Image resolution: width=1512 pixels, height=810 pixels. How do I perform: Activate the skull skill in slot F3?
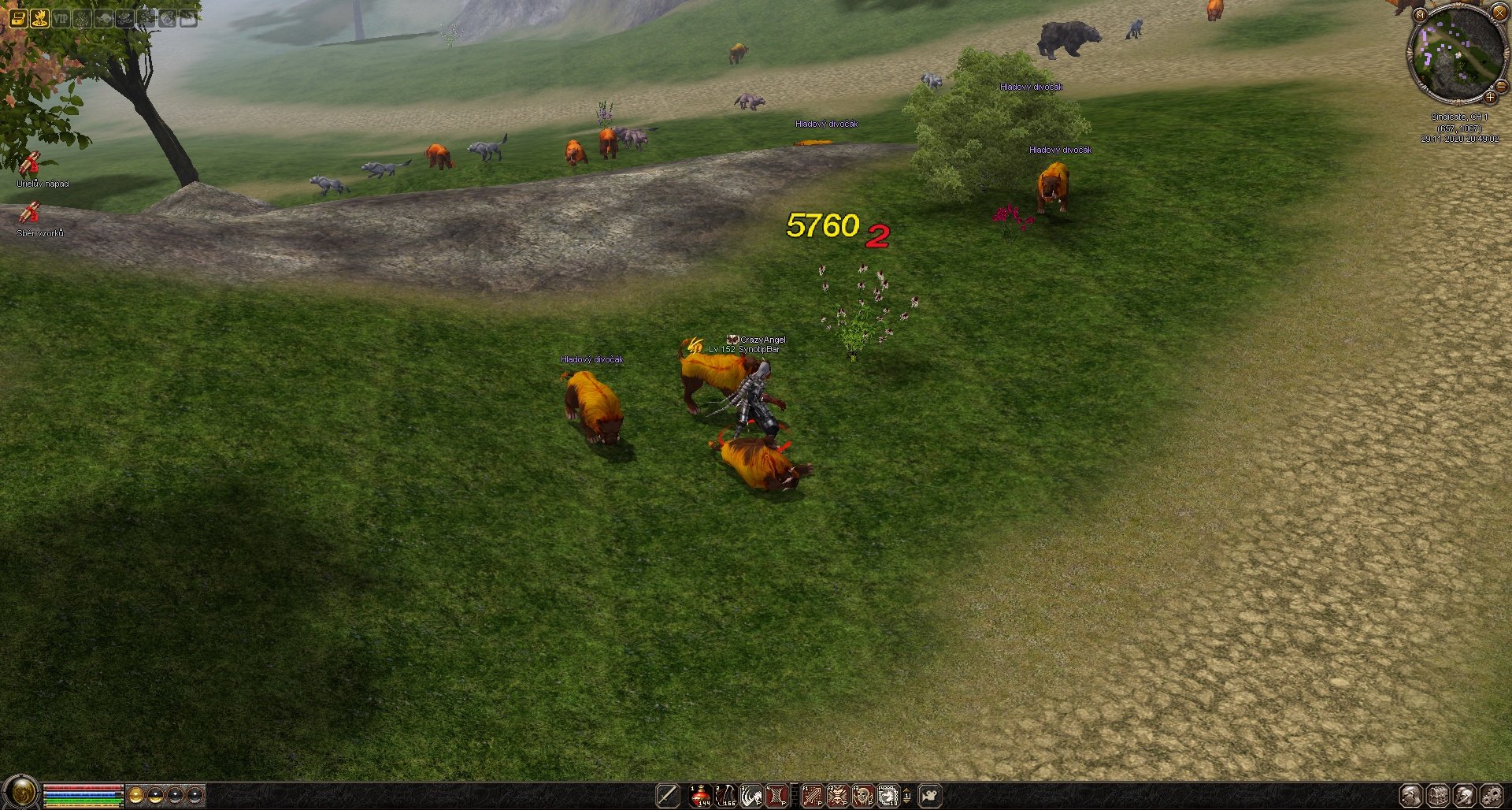pyautogui.click(x=863, y=796)
